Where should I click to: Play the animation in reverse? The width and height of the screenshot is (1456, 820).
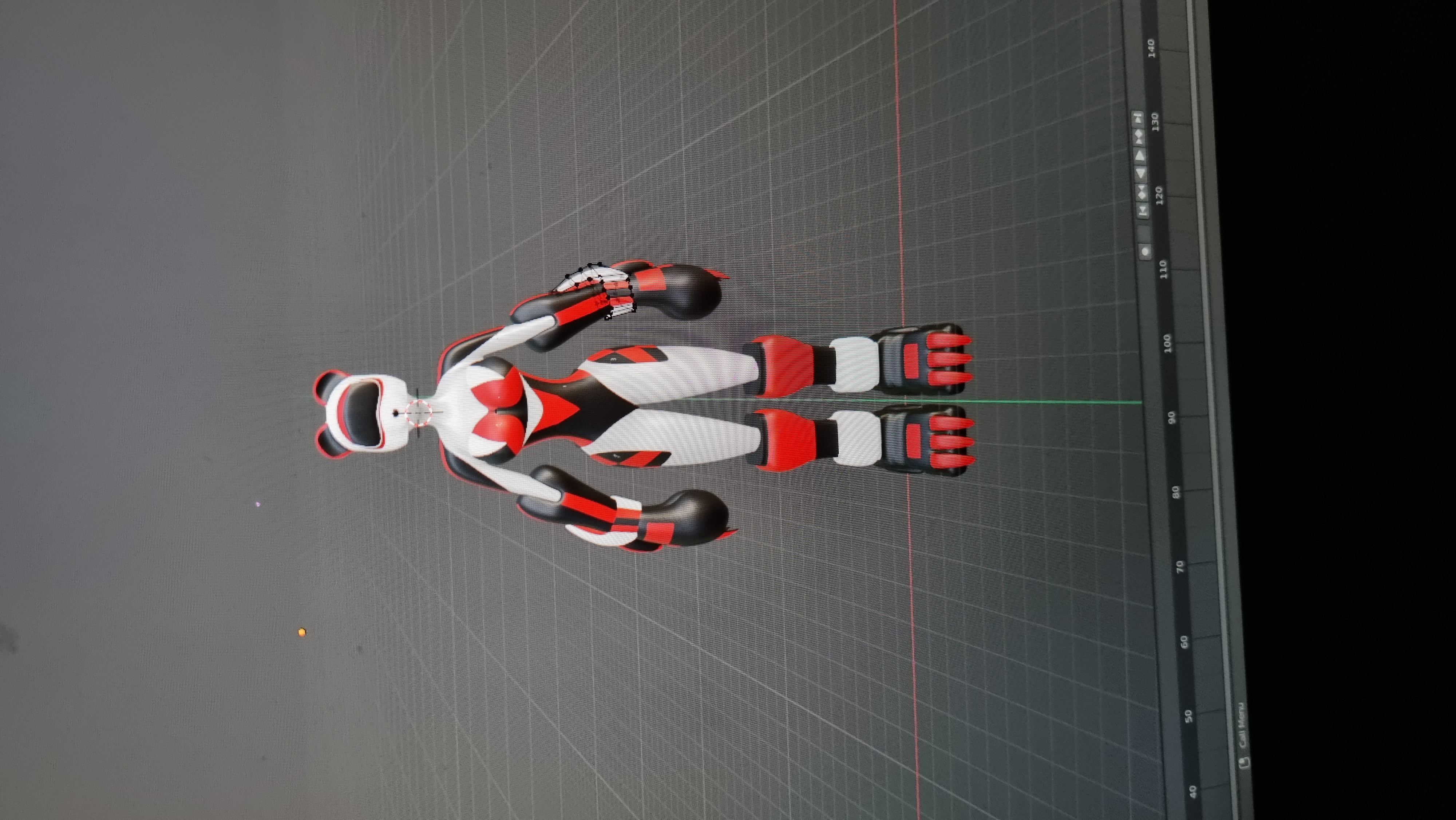(1140, 173)
